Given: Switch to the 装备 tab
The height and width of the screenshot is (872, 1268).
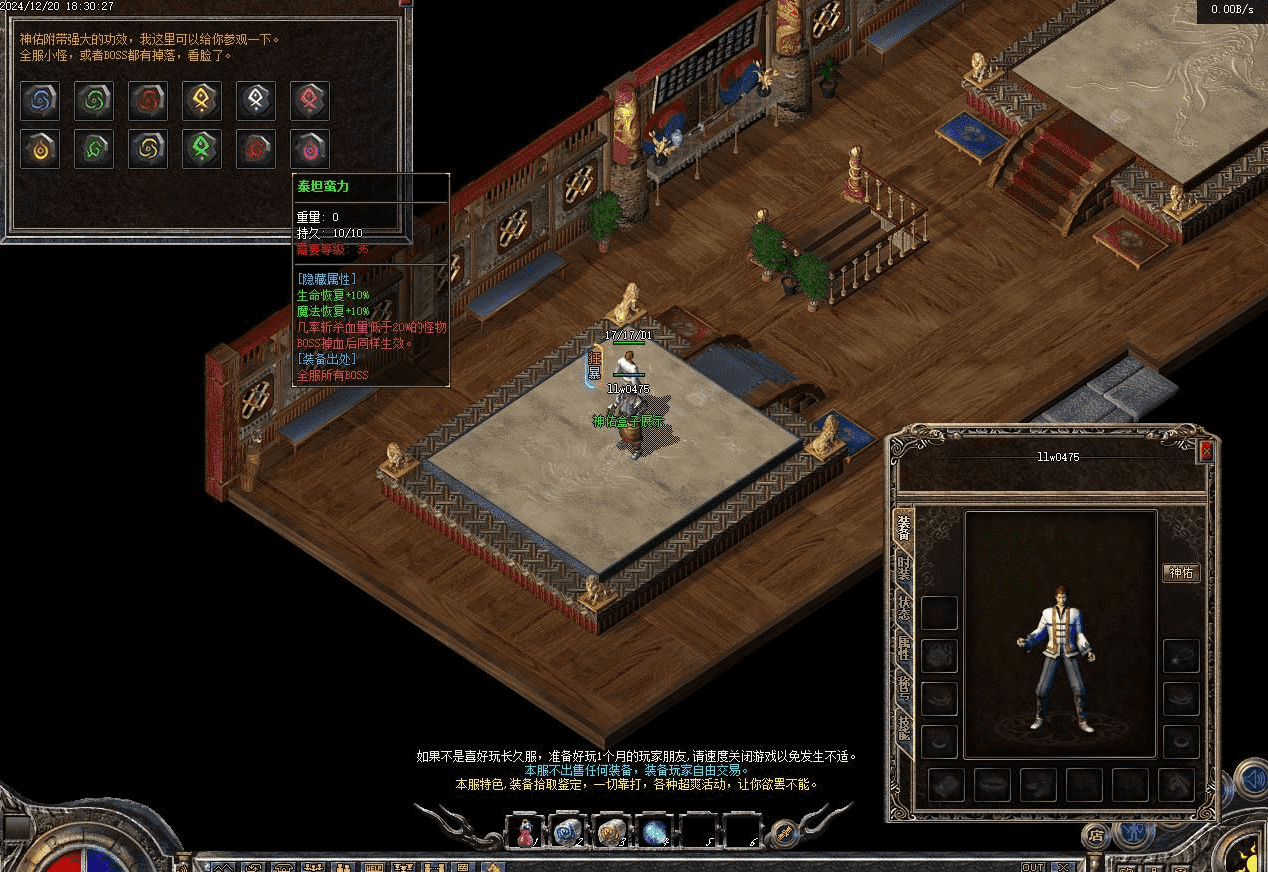Looking at the screenshot, I should click(x=904, y=528).
